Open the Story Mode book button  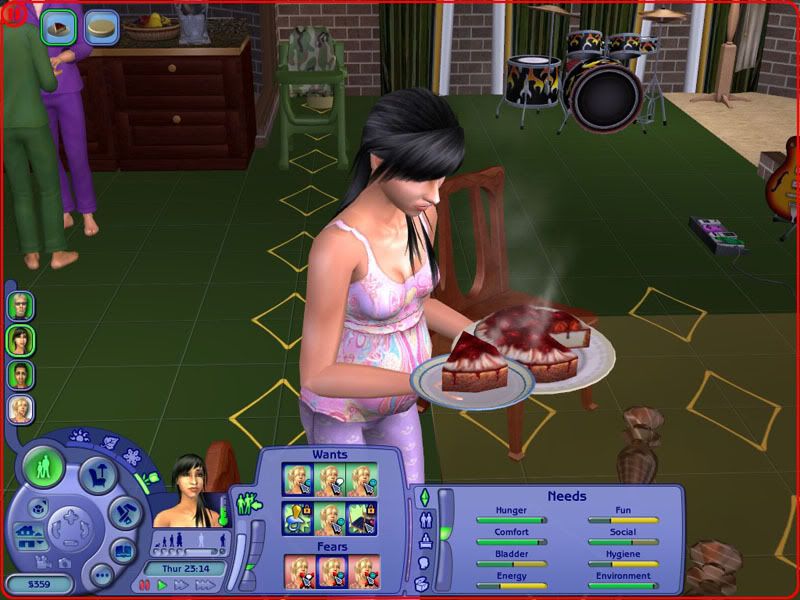coord(123,550)
